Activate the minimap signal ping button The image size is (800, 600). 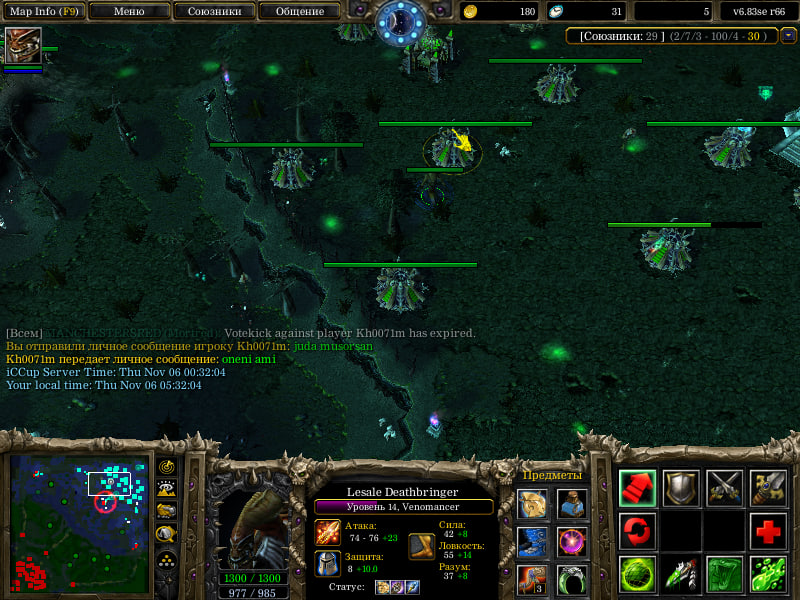[167, 467]
